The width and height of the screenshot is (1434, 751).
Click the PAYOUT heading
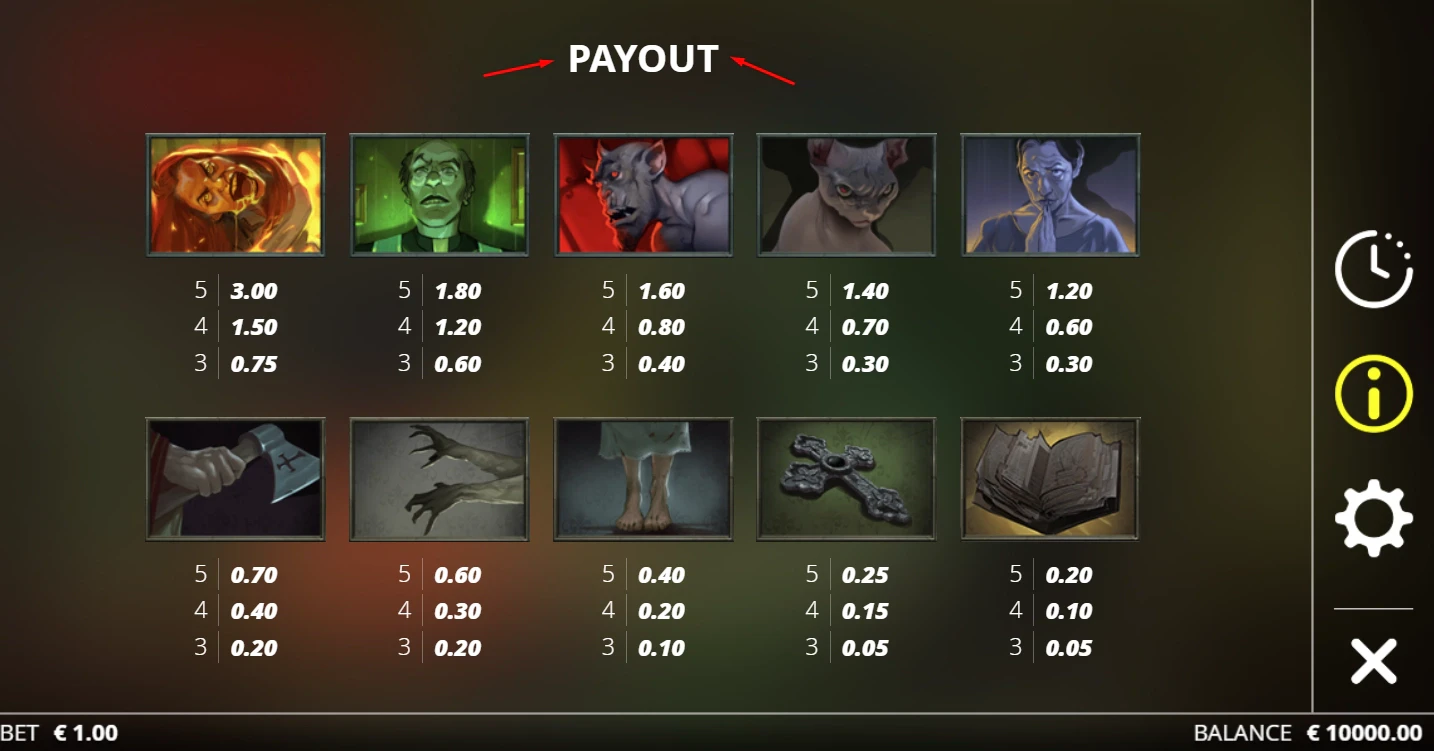pos(643,60)
